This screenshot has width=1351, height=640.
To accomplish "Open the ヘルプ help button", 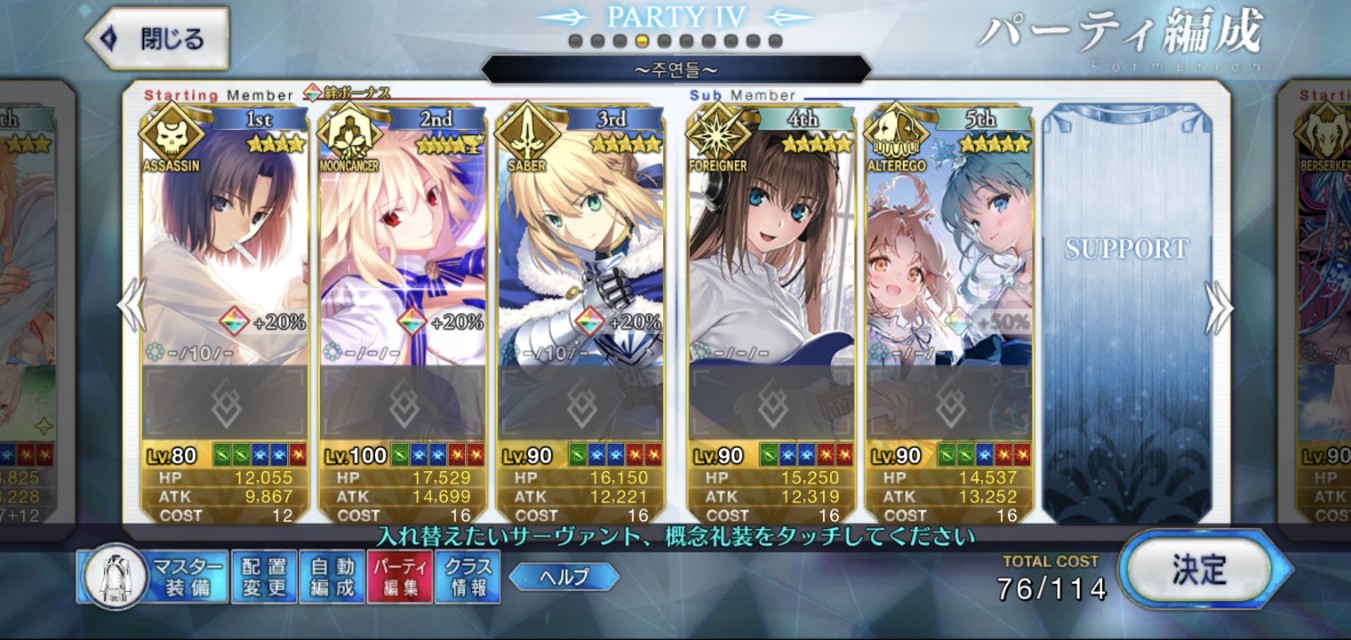I will click(564, 577).
